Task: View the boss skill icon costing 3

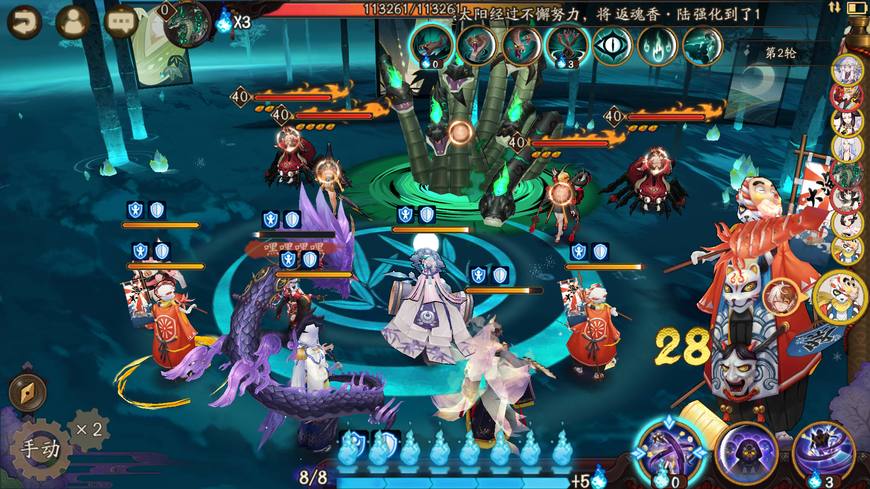Action: [567, 45]
